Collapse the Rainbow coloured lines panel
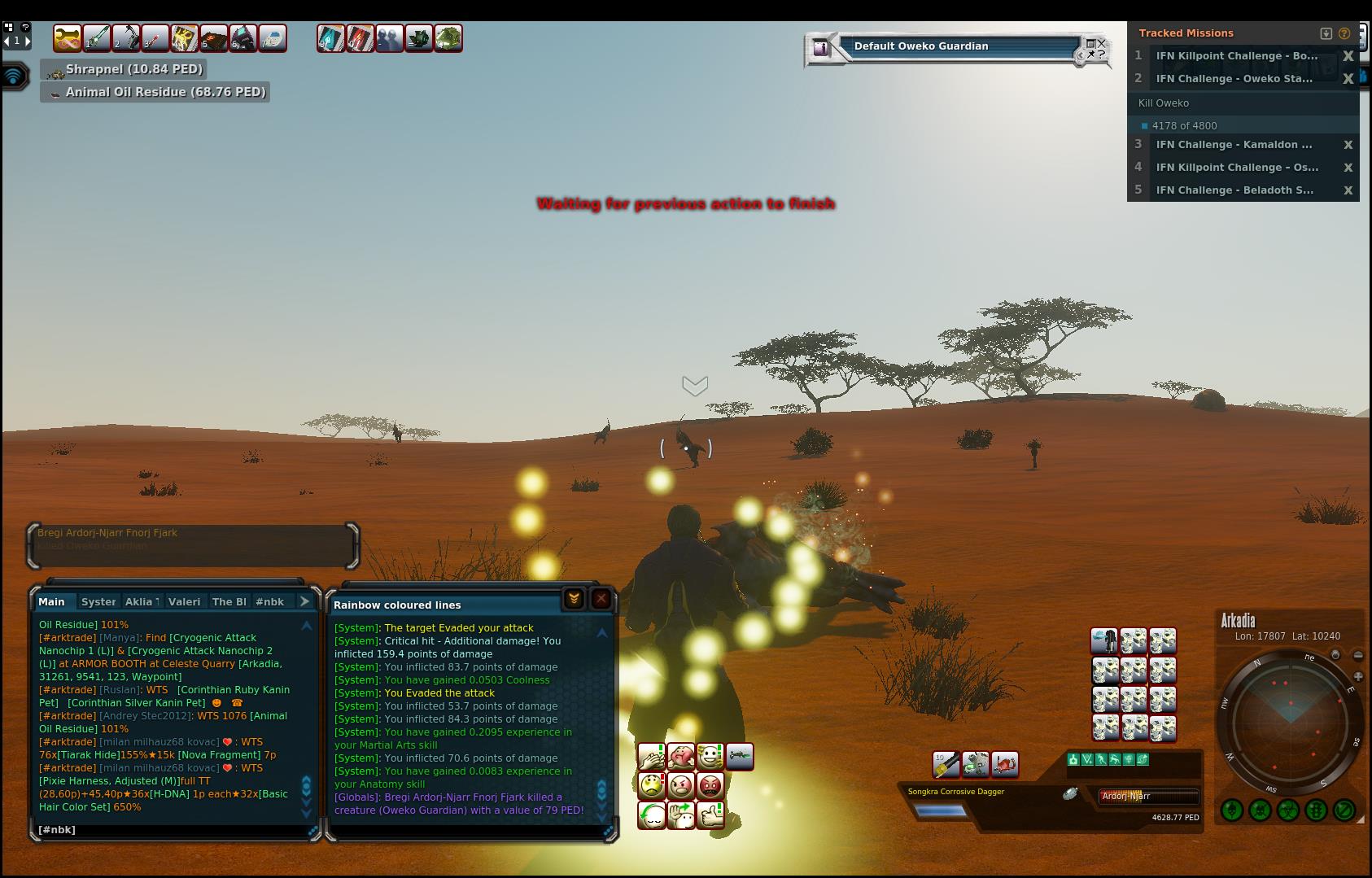The width and height of the screenshot is (1372, 878). (574, 600)
